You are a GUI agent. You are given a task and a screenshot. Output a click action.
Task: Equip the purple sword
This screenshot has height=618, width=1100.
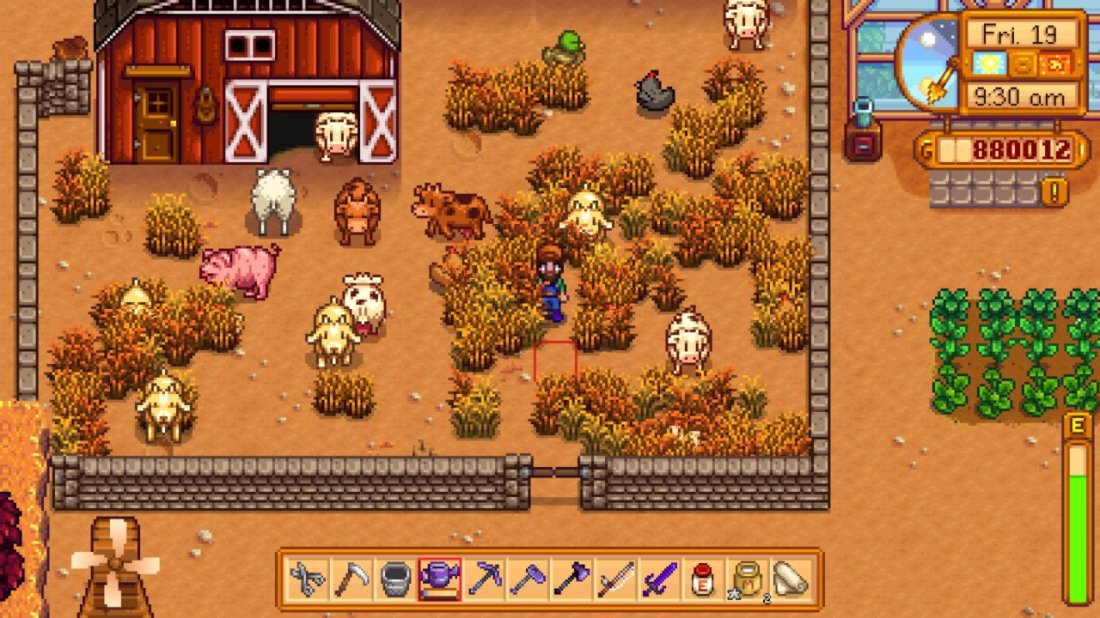click(659, 579)
